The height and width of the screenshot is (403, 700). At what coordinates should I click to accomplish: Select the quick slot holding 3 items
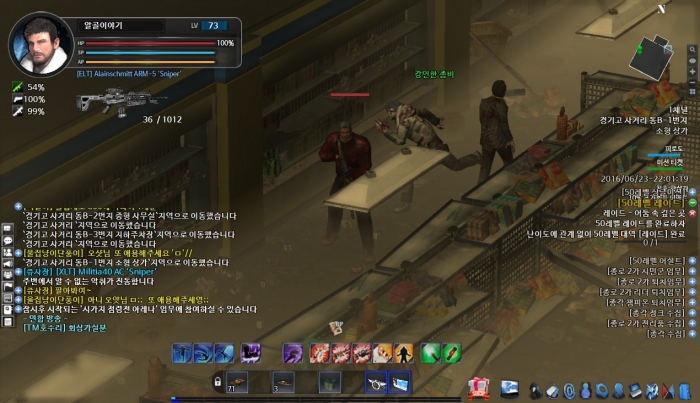pyautogui.click(x=283, y=381)
